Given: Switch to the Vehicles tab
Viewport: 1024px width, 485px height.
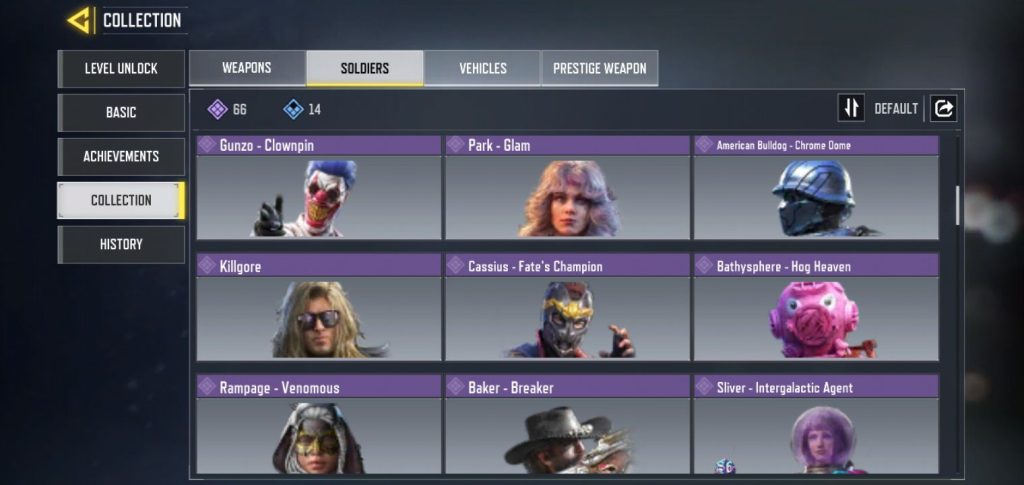Looking at the screenshot, I should tap(482, 68).
